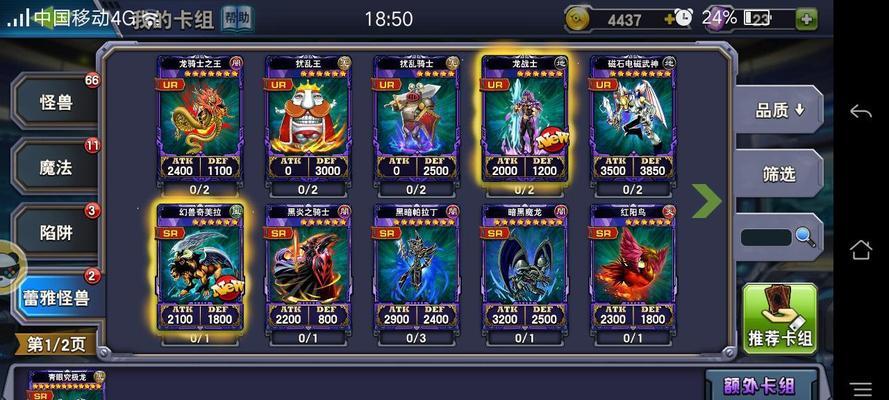Select the 龙骑士之王 UR card
This screenshot has height=400, width=889.
pos(199,120)
